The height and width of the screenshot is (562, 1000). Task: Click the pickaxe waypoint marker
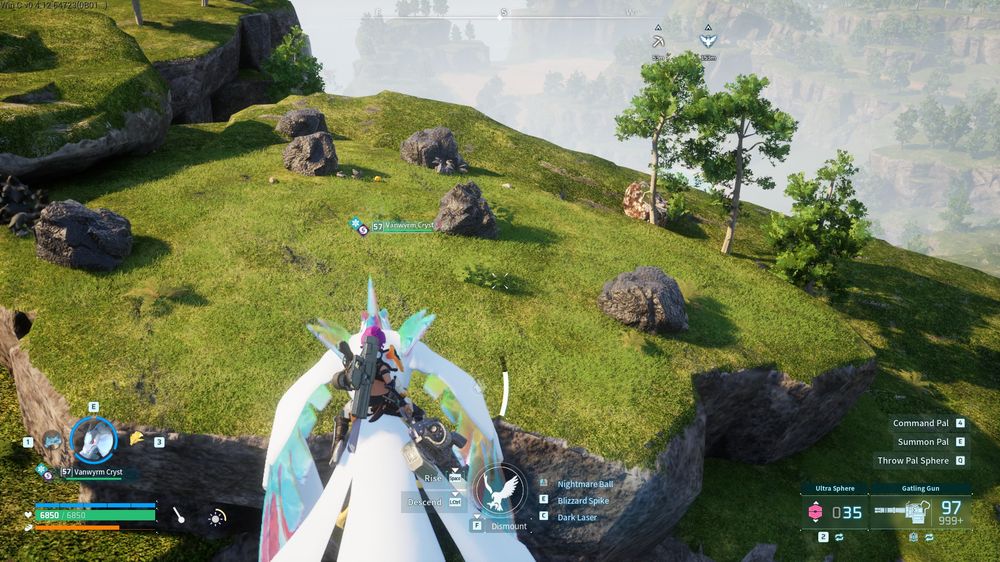tap(658, 42)
